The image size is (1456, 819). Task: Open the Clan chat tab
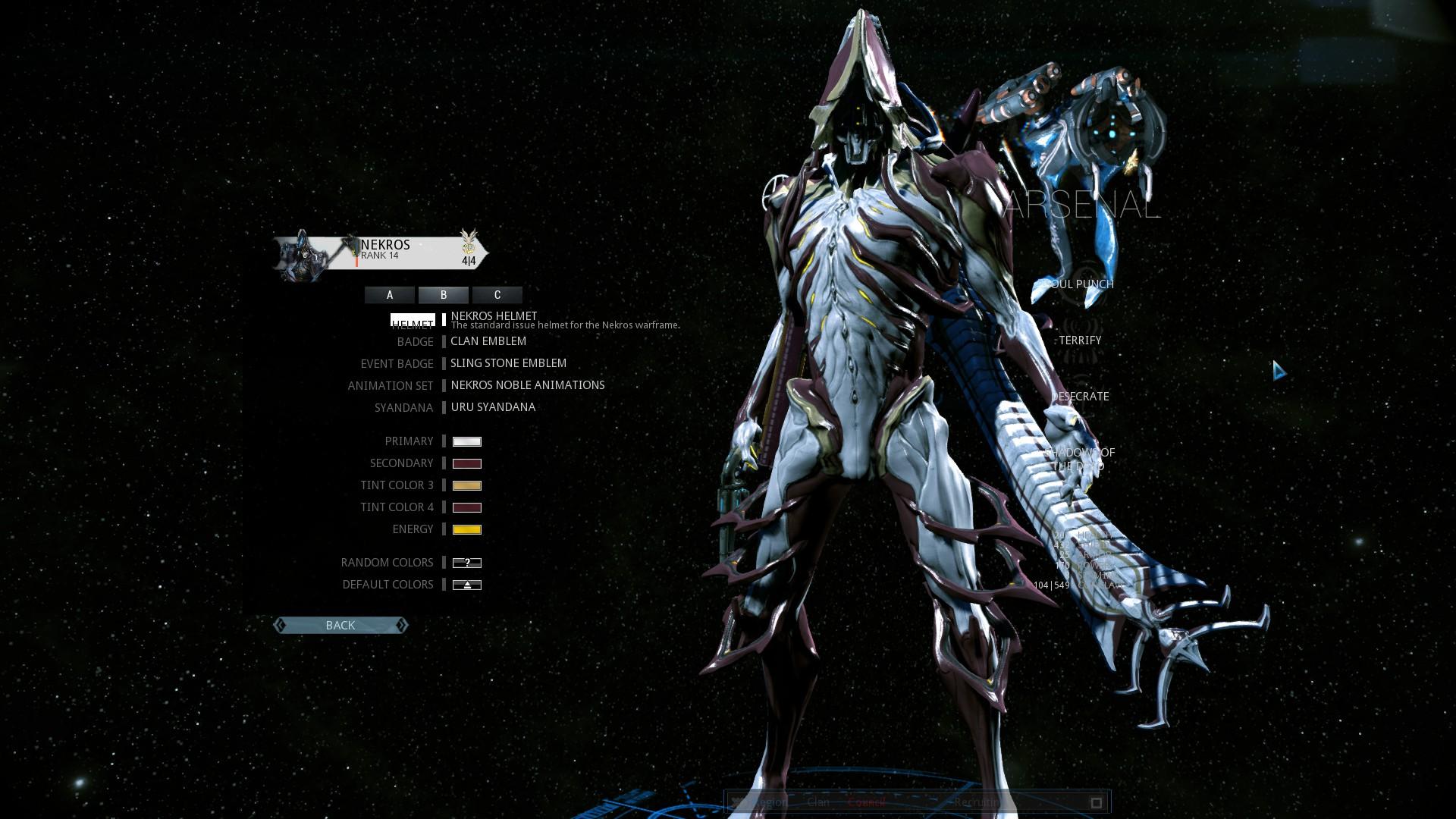point(818,802)
